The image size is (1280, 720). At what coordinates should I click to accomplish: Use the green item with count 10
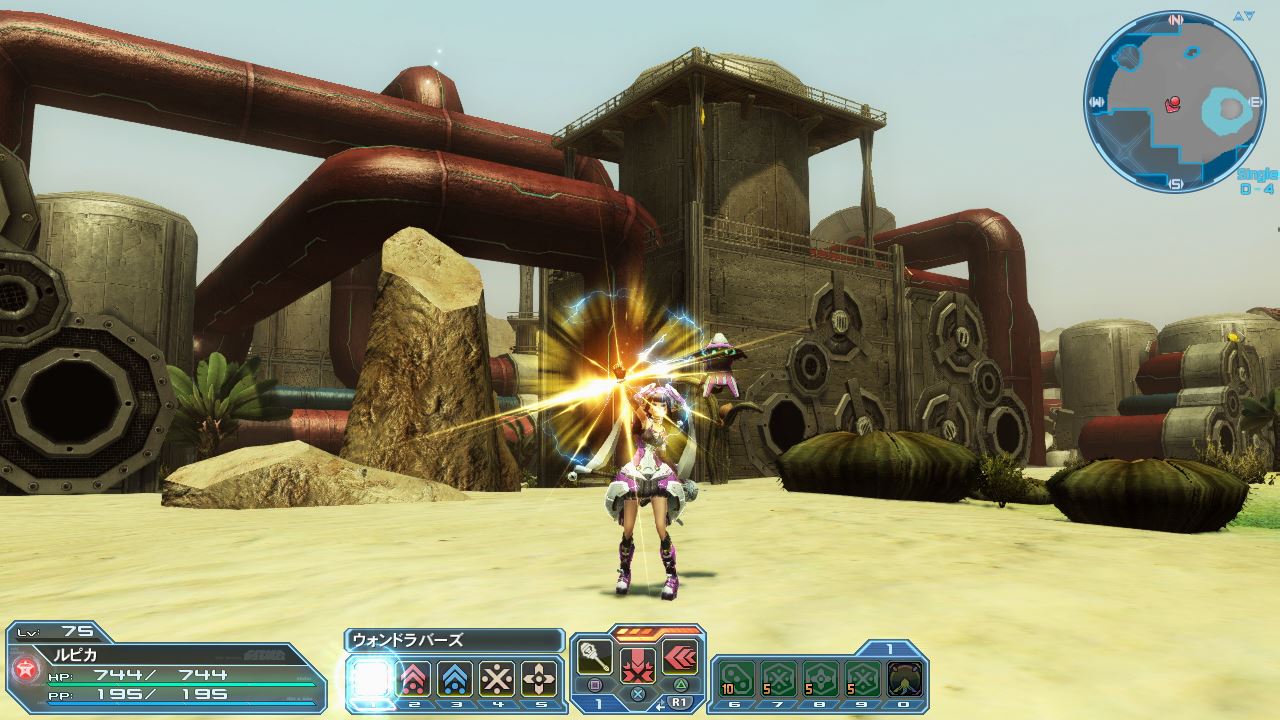(735, 679)
